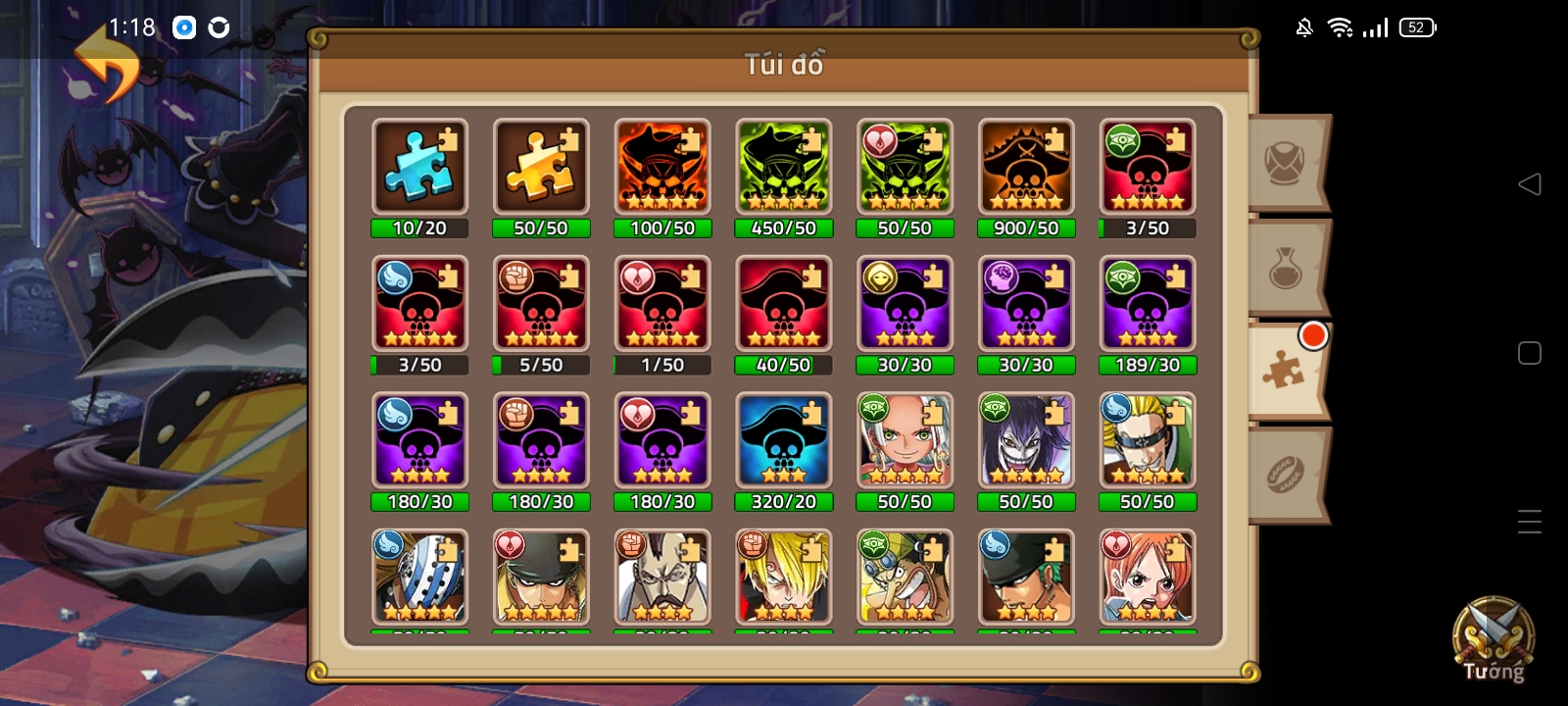
Task: Open the Sanji character fragment
Action: coord(784,579)
